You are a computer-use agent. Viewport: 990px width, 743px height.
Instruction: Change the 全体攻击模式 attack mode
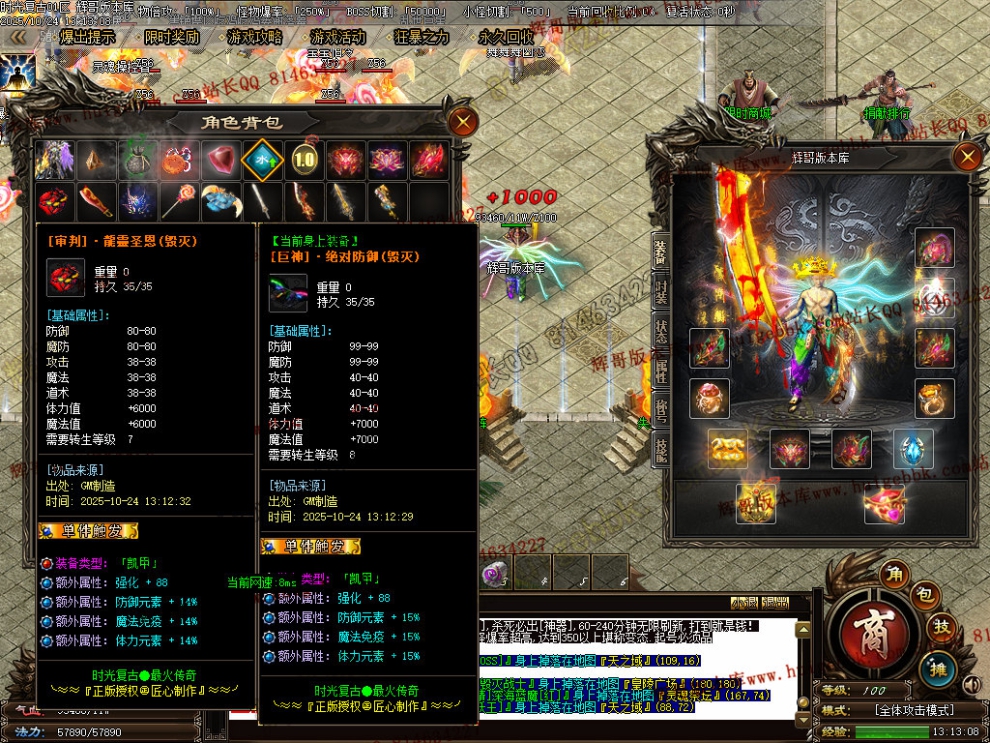click(x=913, y=710)
